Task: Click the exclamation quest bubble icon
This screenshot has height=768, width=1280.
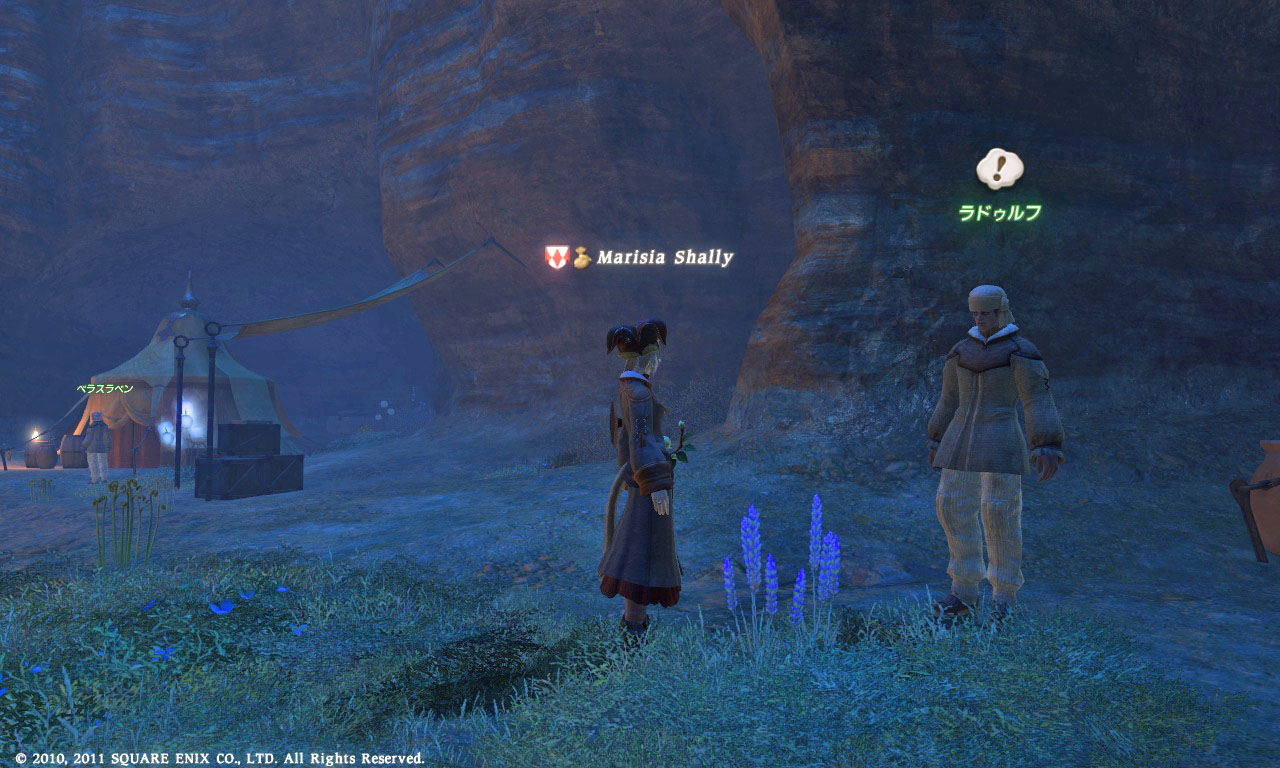Action: pos(999,168)
